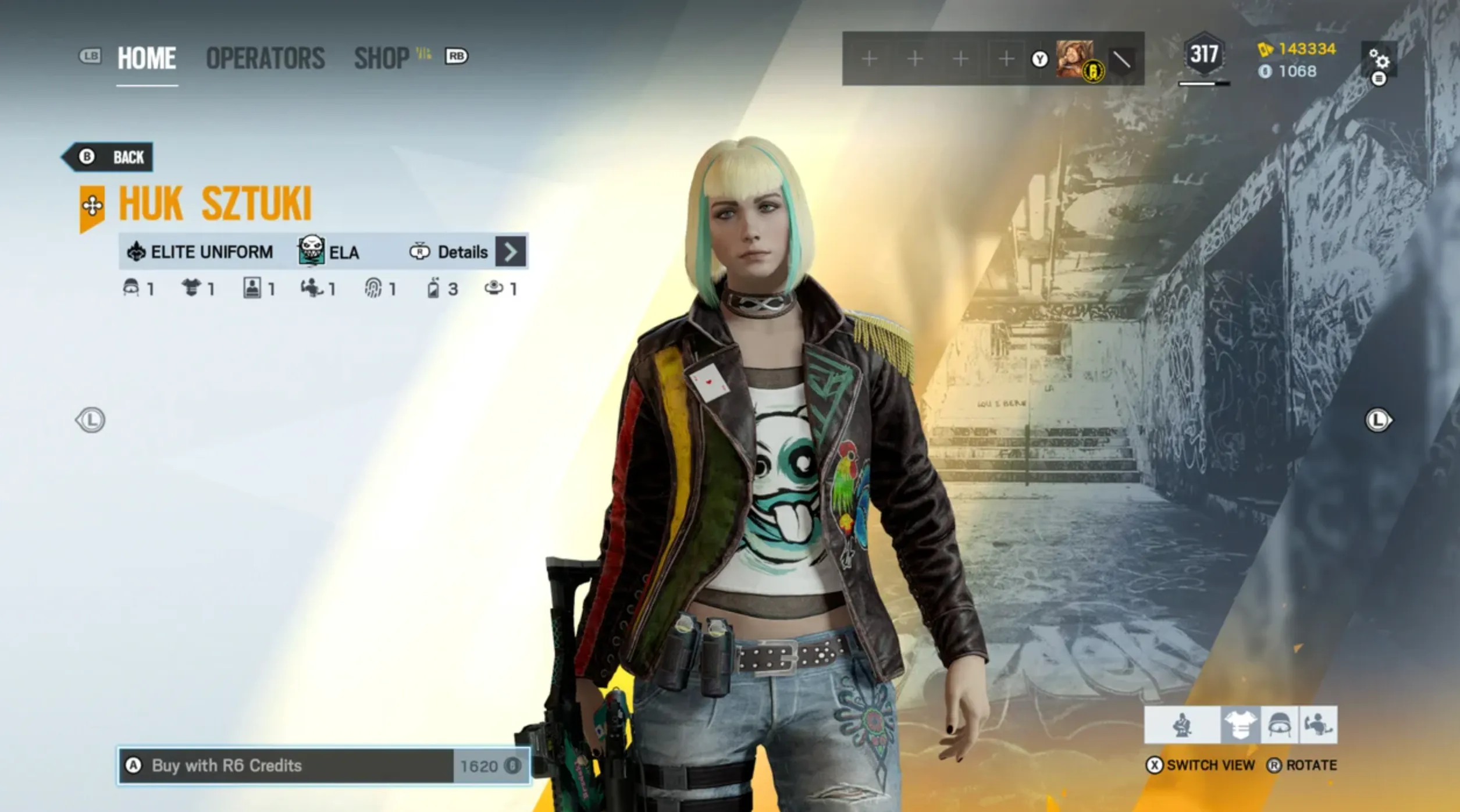1460x812 pixels.
Task: Open the Renown currency balance
Action: point(1297,49)
